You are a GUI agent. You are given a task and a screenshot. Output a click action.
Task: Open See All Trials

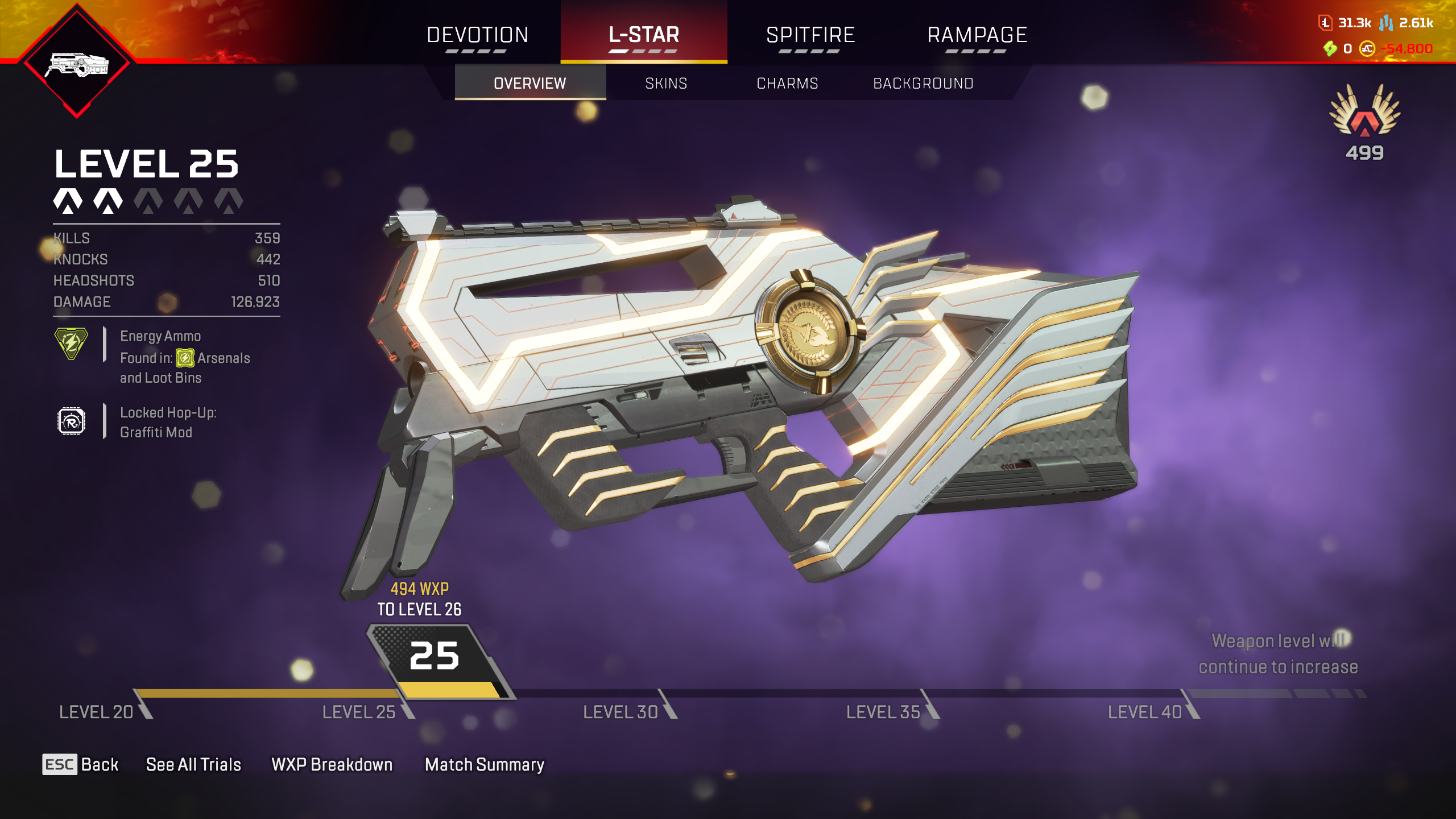193,764
